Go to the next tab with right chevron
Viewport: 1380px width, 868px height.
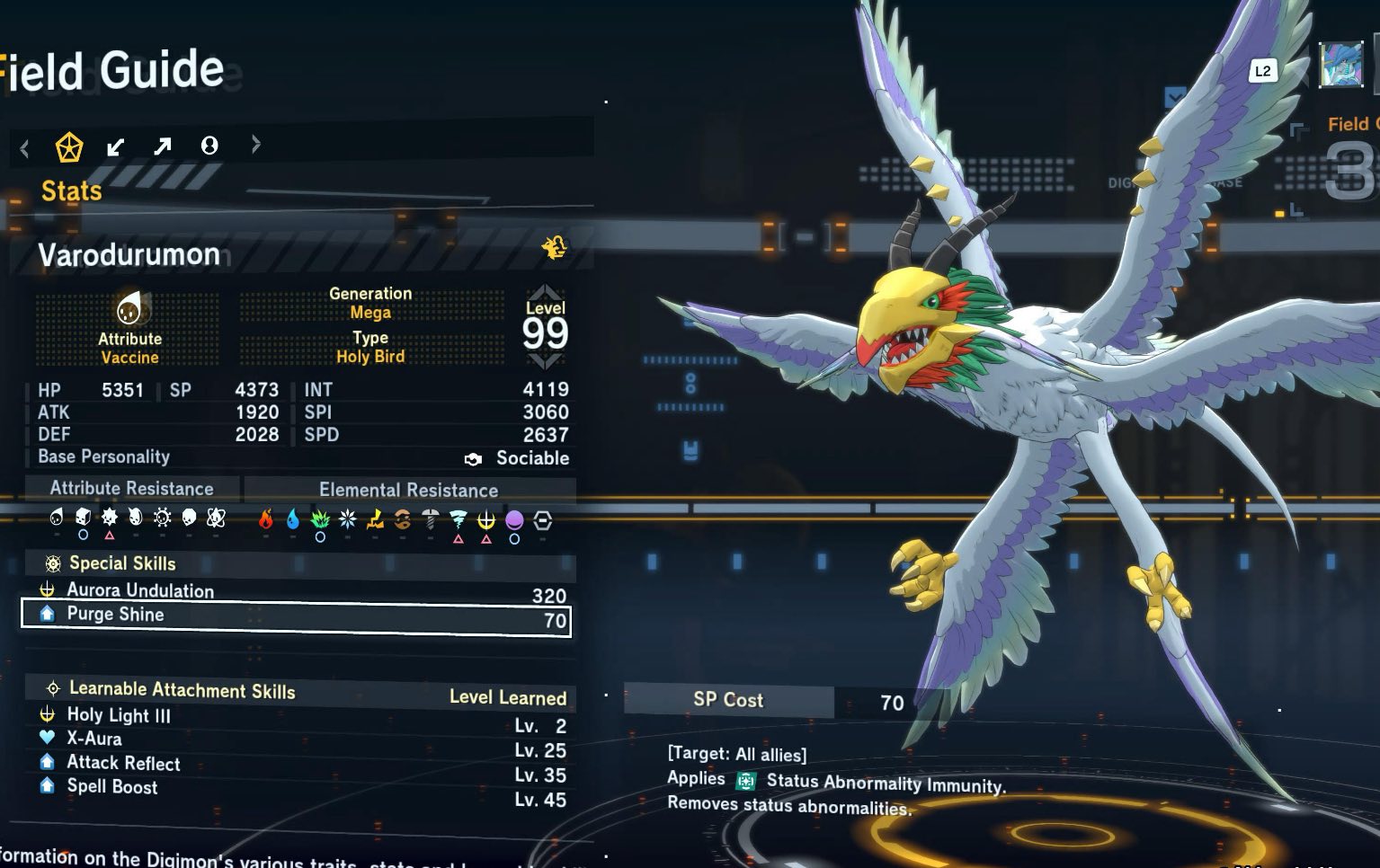[x=256, y=145]
